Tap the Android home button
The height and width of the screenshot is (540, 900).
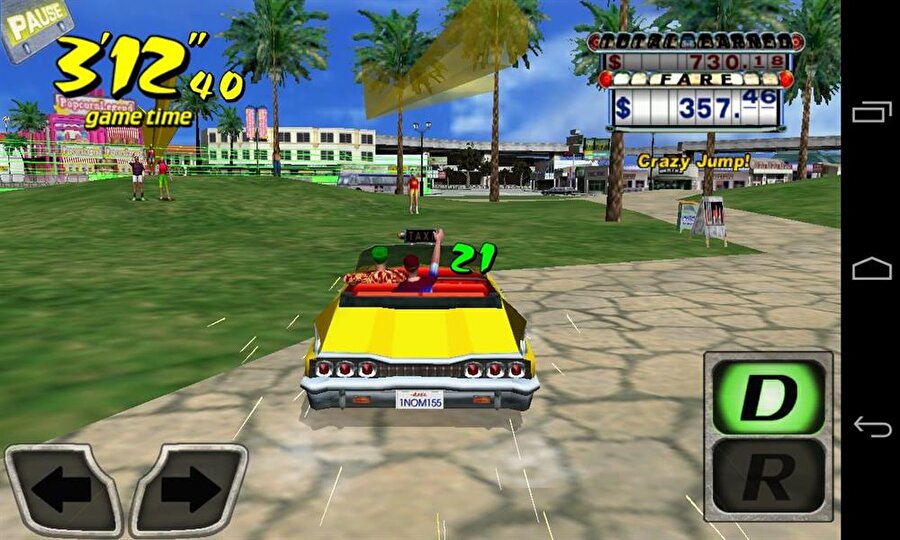tap(871, 269)
